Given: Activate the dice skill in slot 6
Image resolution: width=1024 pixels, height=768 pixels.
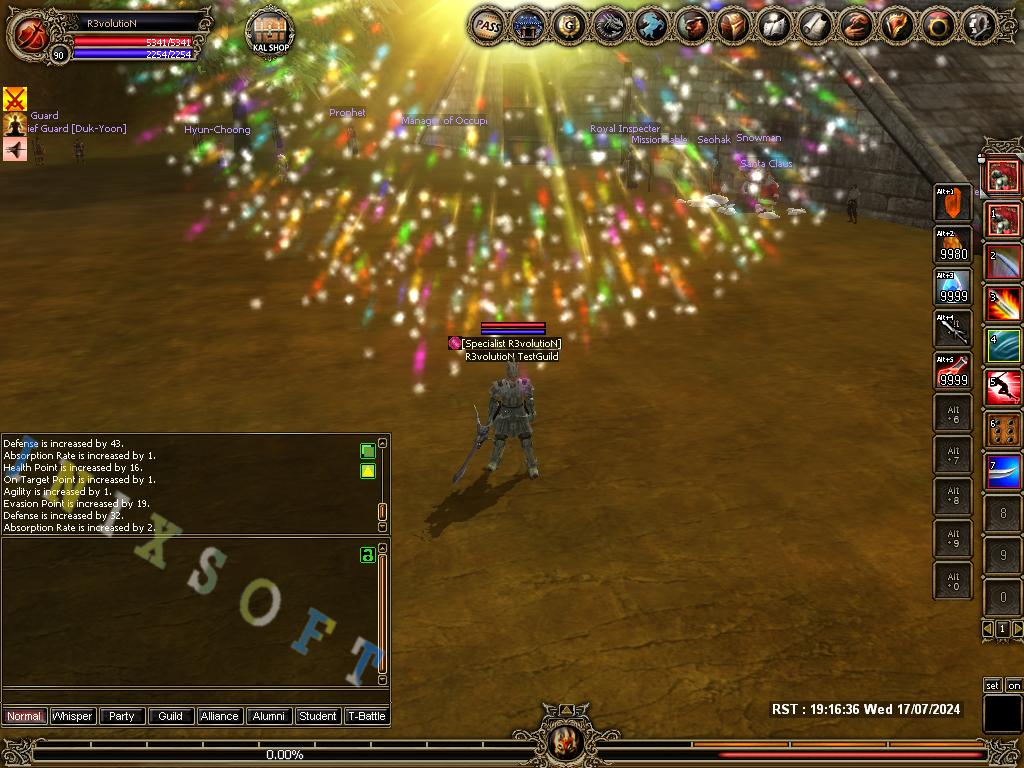Looking at the screenshot, I should pyautogui.click(x=1003, y=430).
